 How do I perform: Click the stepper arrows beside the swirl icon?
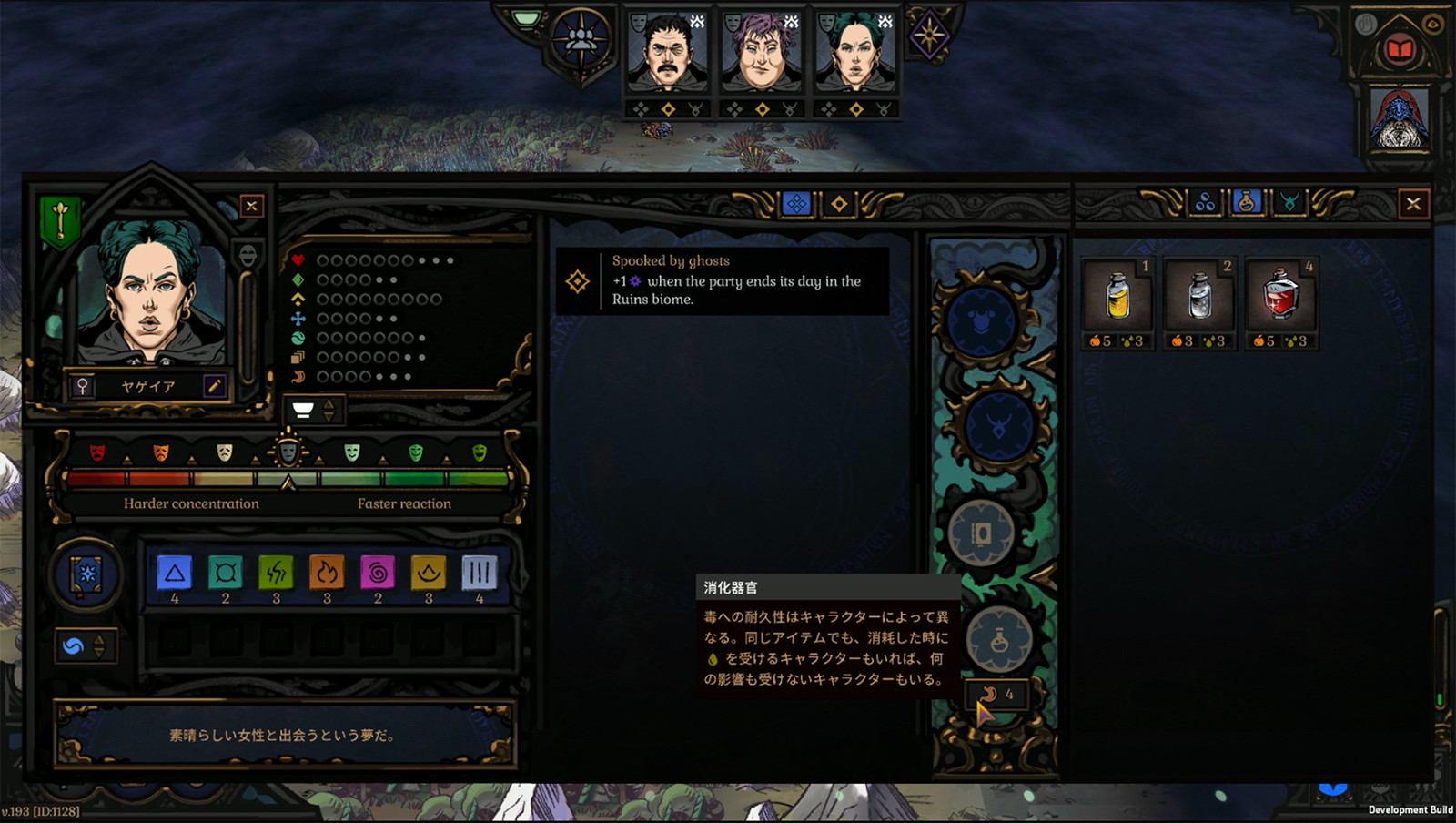click(99, 645)
